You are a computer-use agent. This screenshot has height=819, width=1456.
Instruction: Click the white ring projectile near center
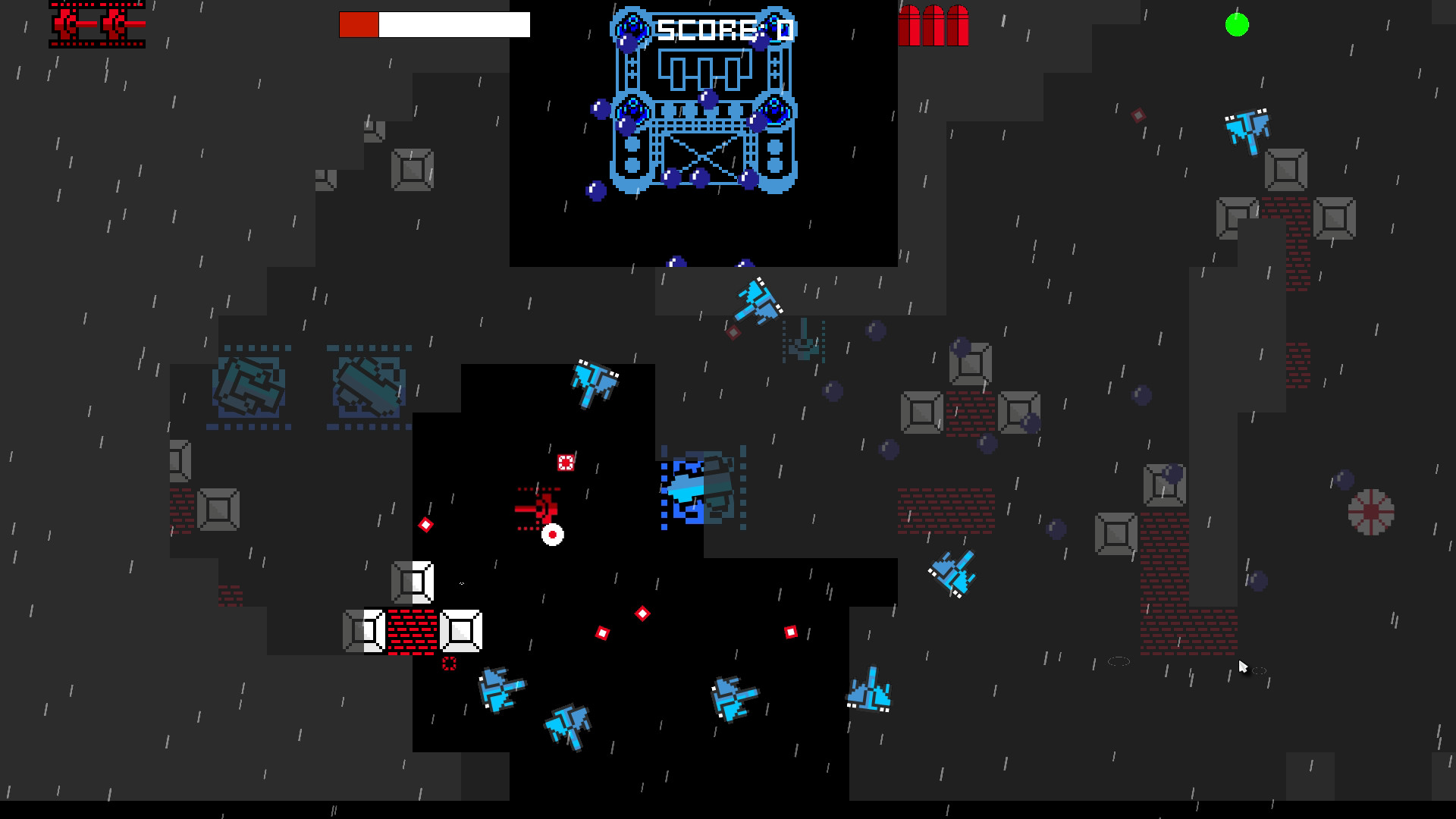[x=553, y=535]
